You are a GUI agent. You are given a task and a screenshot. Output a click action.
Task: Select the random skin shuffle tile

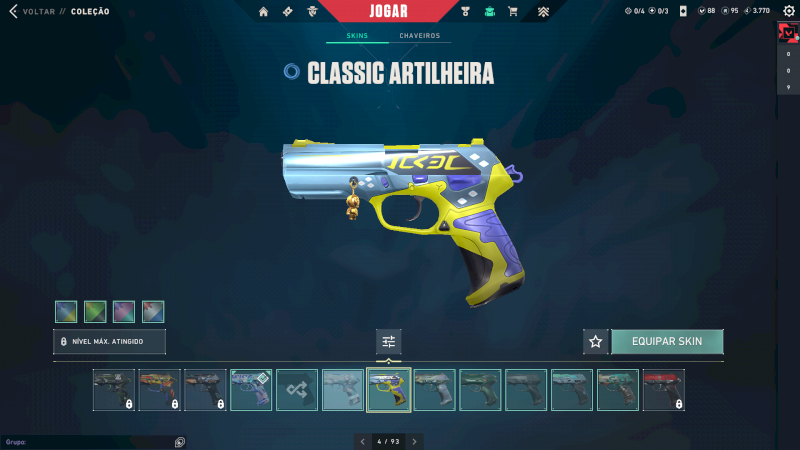click(297, 390)
